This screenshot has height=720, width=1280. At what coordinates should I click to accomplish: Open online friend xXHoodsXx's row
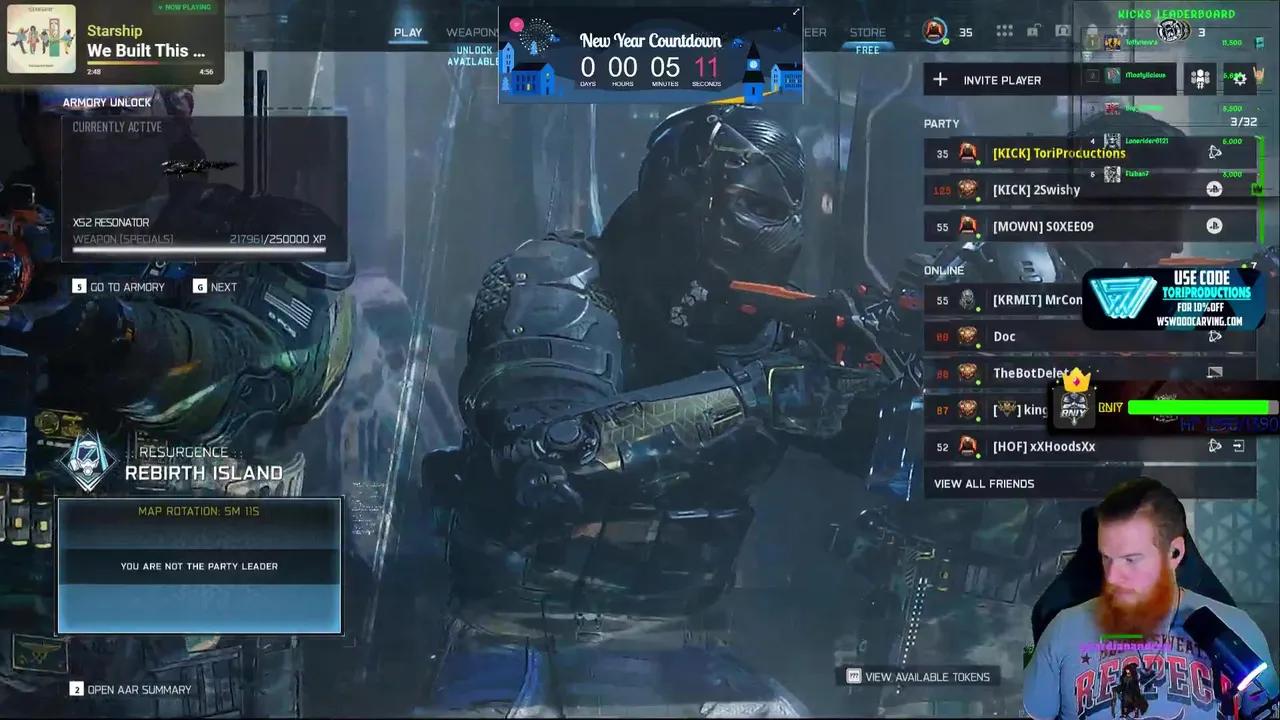(1043, 447)
